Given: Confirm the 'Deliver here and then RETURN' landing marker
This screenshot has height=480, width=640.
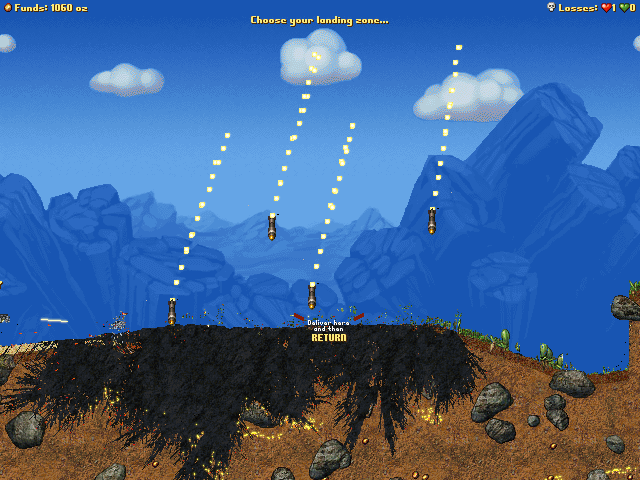Looking at the screenshot, I should (x=328, y=331).
